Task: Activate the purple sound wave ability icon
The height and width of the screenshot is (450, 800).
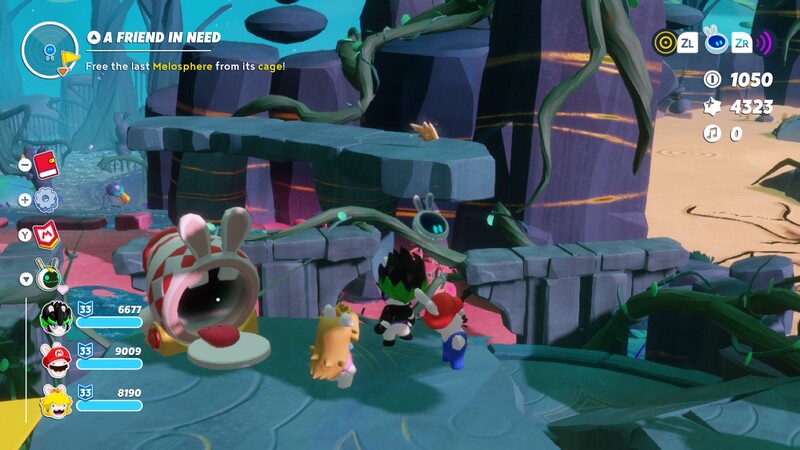Action: click(765, 42)
